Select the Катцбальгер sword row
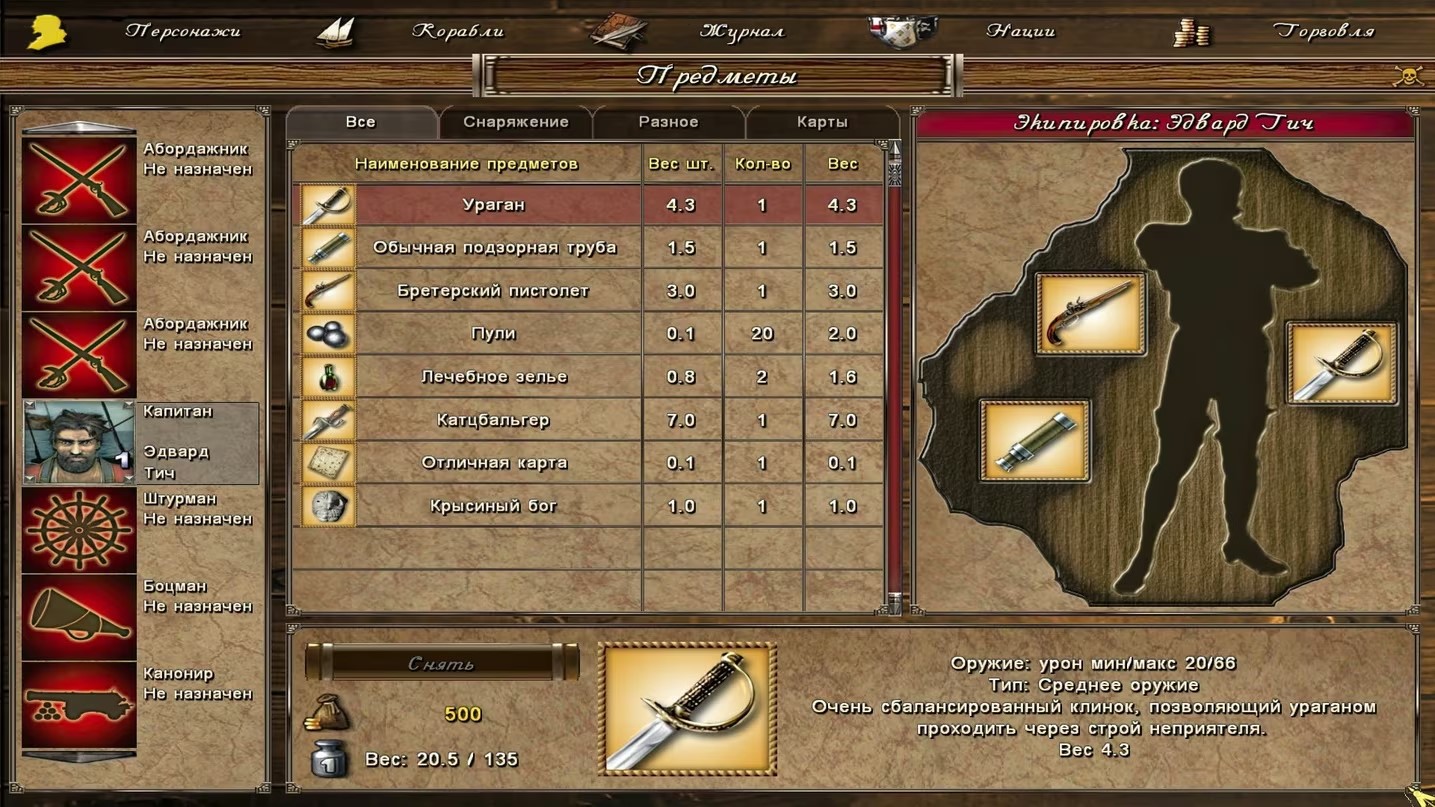This screenshot has height=807, width=1435. pyautogui.click(x=494, y=420)
